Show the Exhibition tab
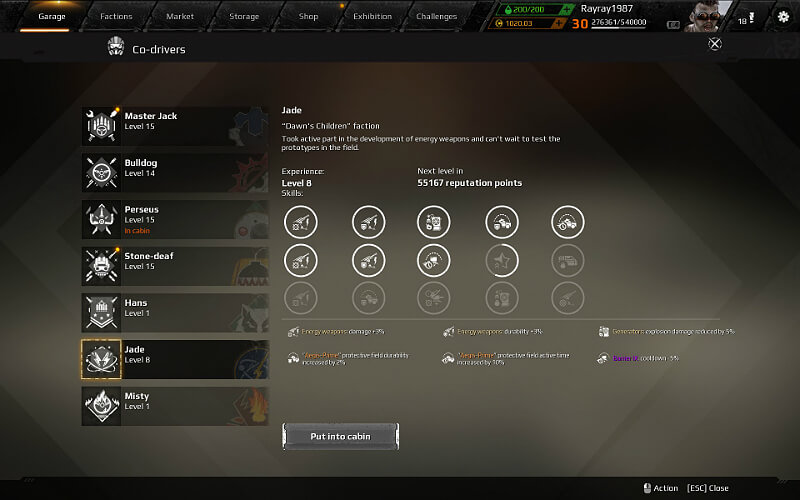The width and height of the screenshot is (800, 500). pyautogui.click(x=372, y=16)
